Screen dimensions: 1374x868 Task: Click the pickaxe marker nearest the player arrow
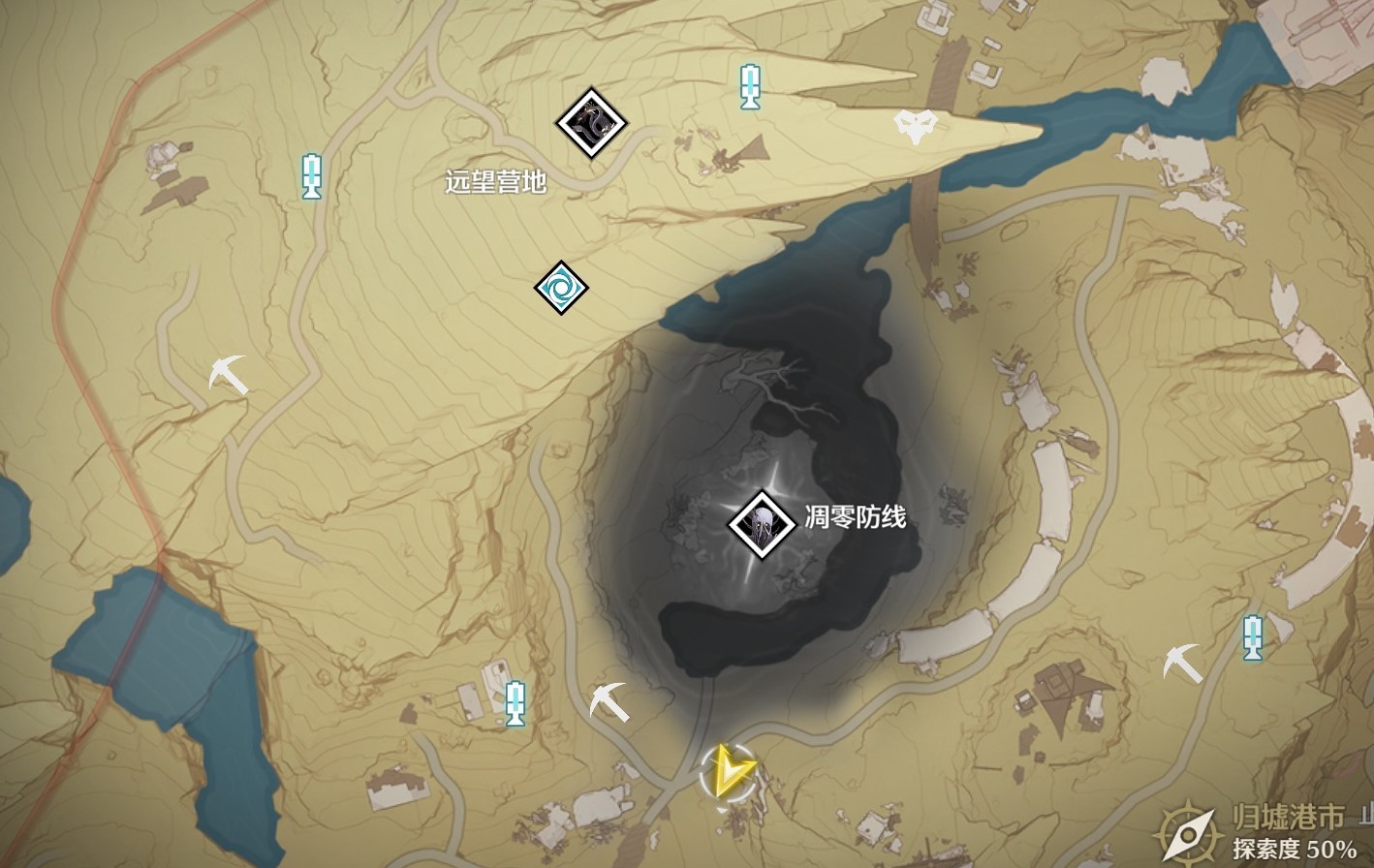[609, 701]
